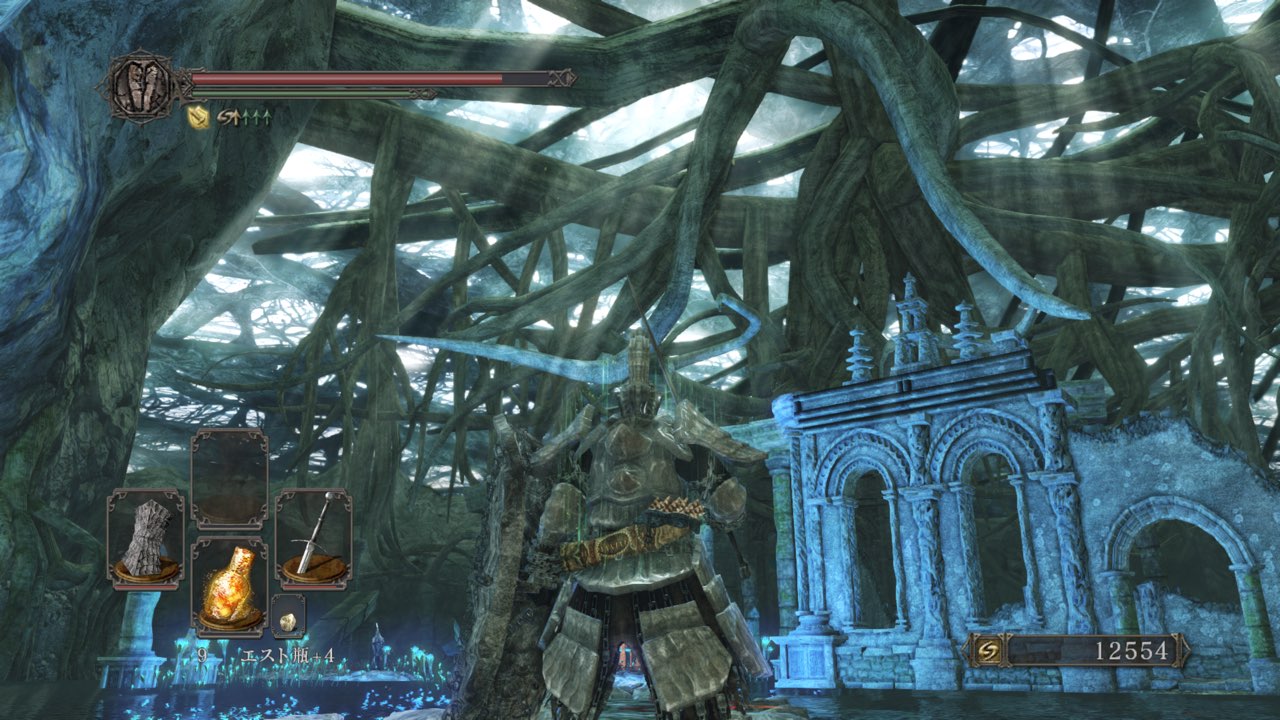Click the empty spell slot
Image resolution: width=1280 pixels, height=720 pixels.
[x=229, y=478]
